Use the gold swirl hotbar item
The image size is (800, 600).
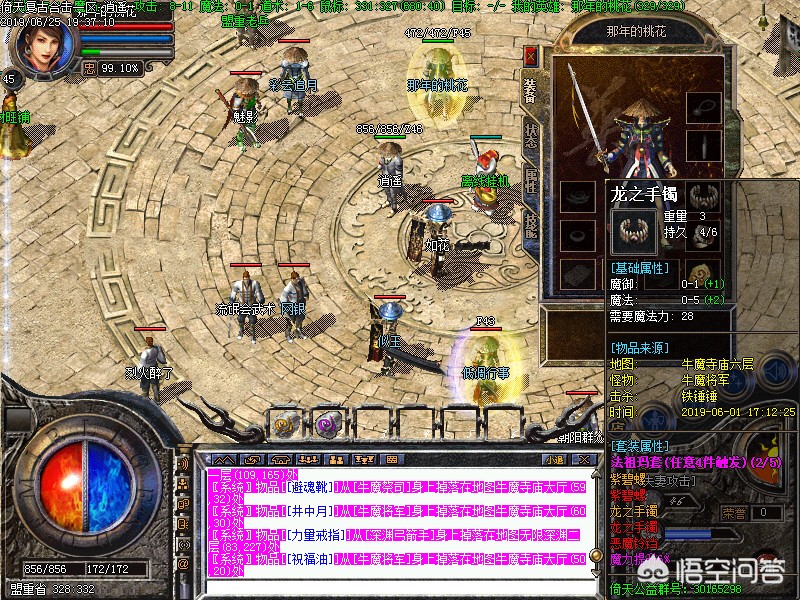(284, 423)
